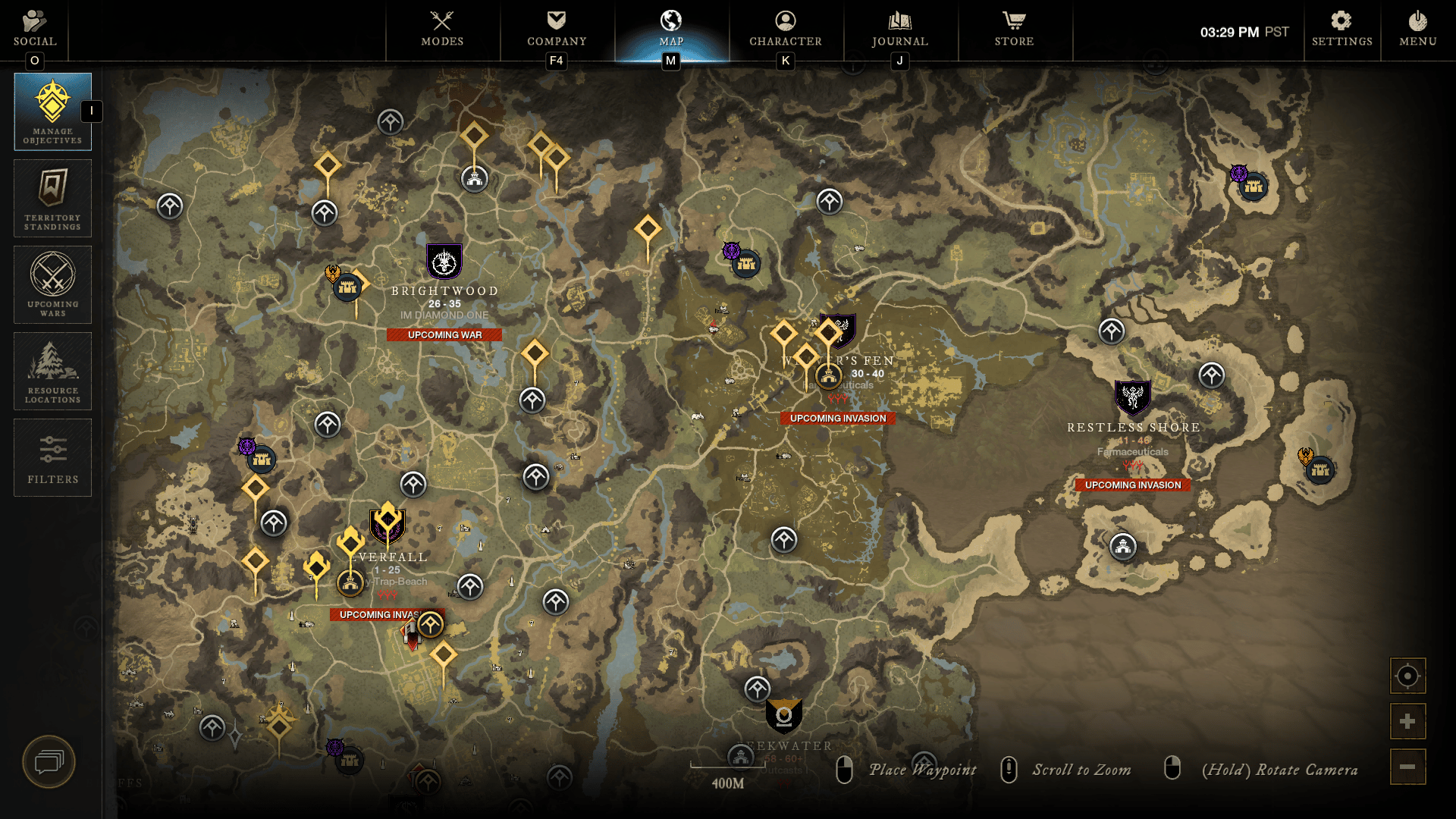Open the Social panel
Viewport: 1456px width, 819px height.
[x=35, y=29]
